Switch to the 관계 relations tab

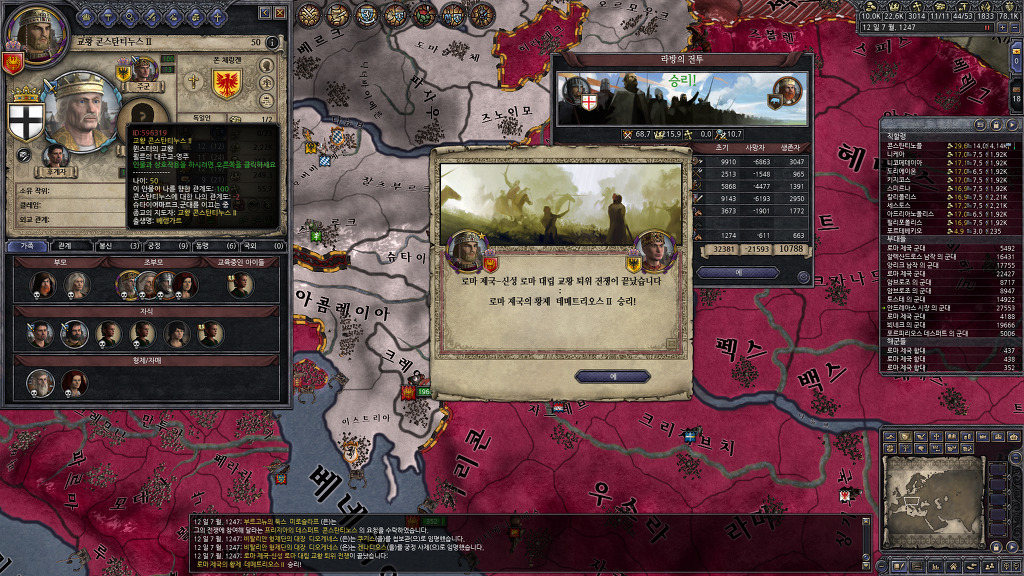click(x=64, y=245)
